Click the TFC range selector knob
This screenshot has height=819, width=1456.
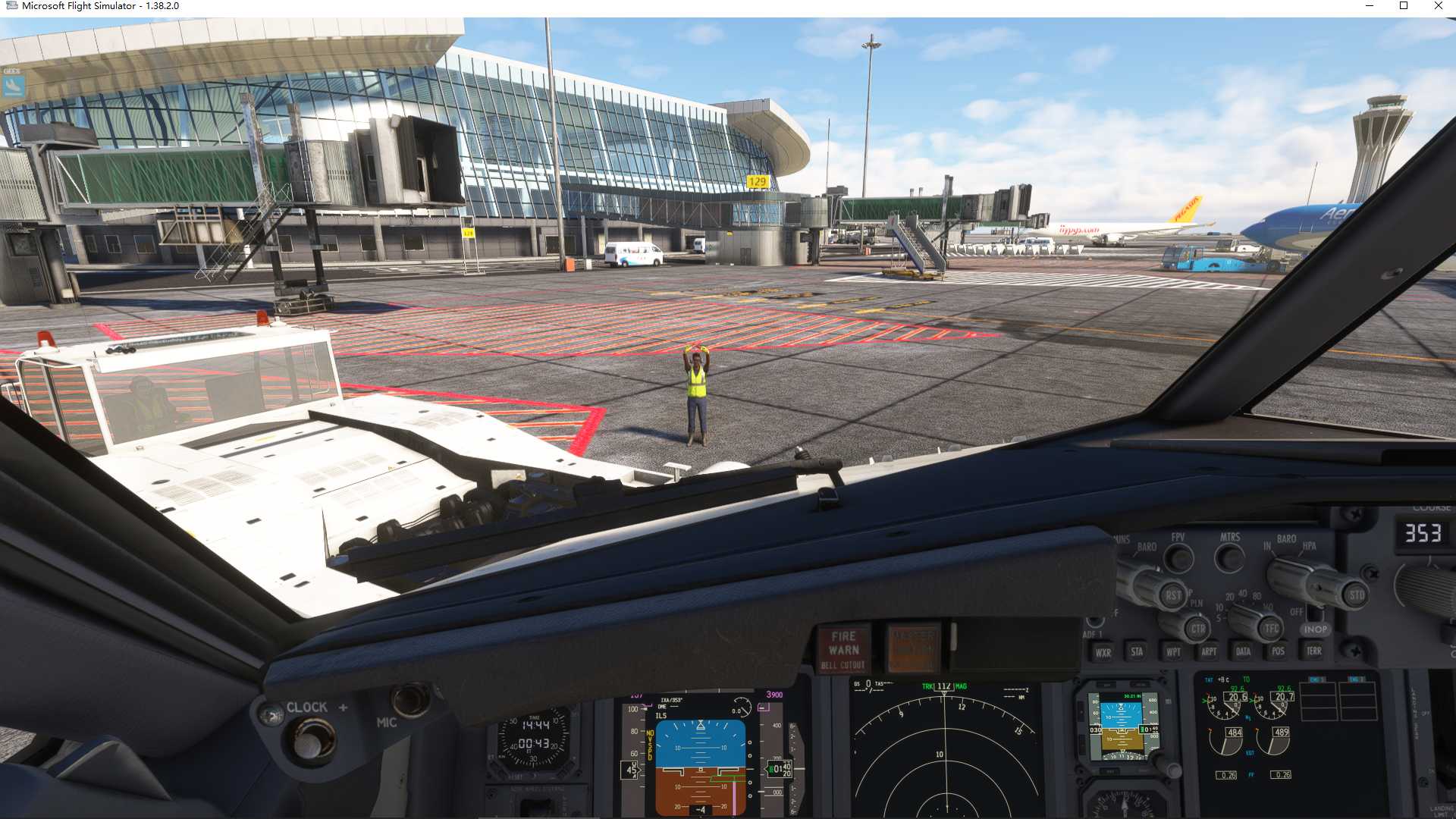(x=1271, y=629)
